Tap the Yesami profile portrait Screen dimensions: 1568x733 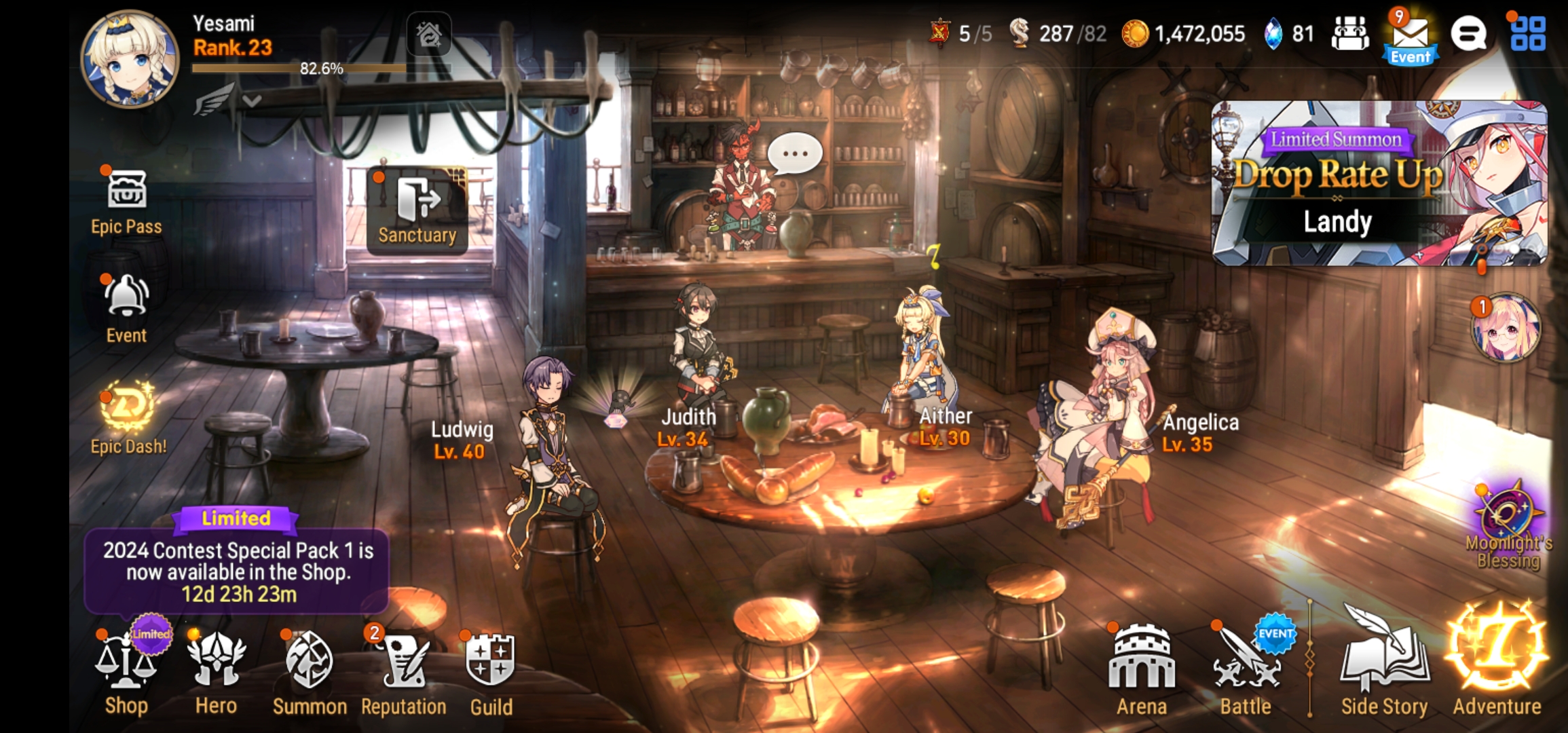(x=130, y=60)
